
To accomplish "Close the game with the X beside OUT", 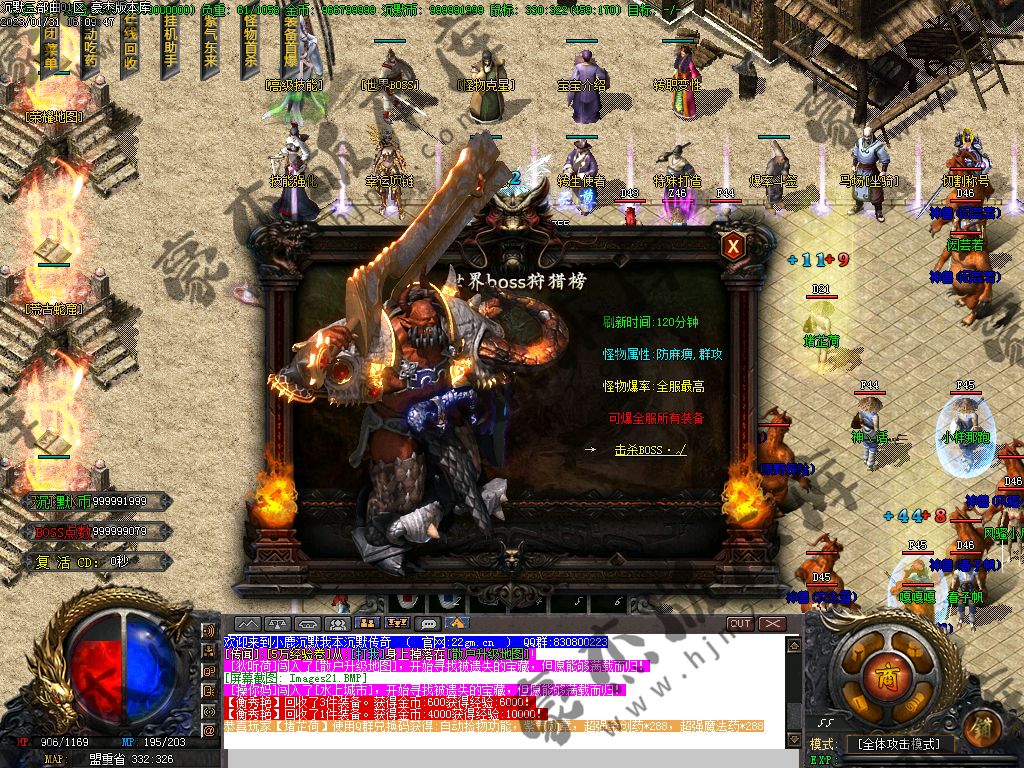I will click(x=773, y=623).
